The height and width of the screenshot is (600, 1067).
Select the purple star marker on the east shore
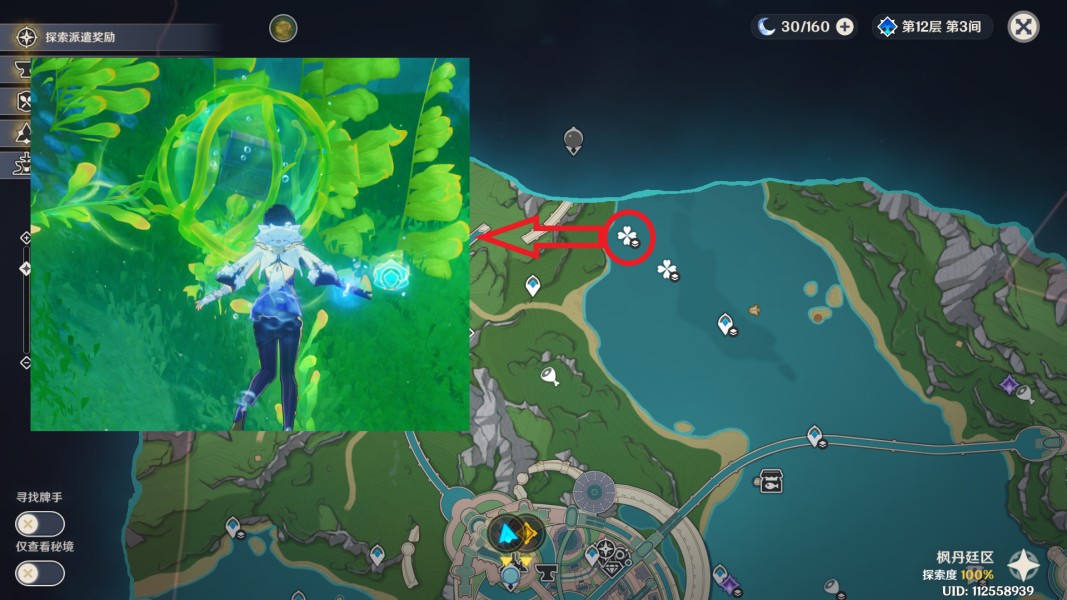pos(1009,384)
